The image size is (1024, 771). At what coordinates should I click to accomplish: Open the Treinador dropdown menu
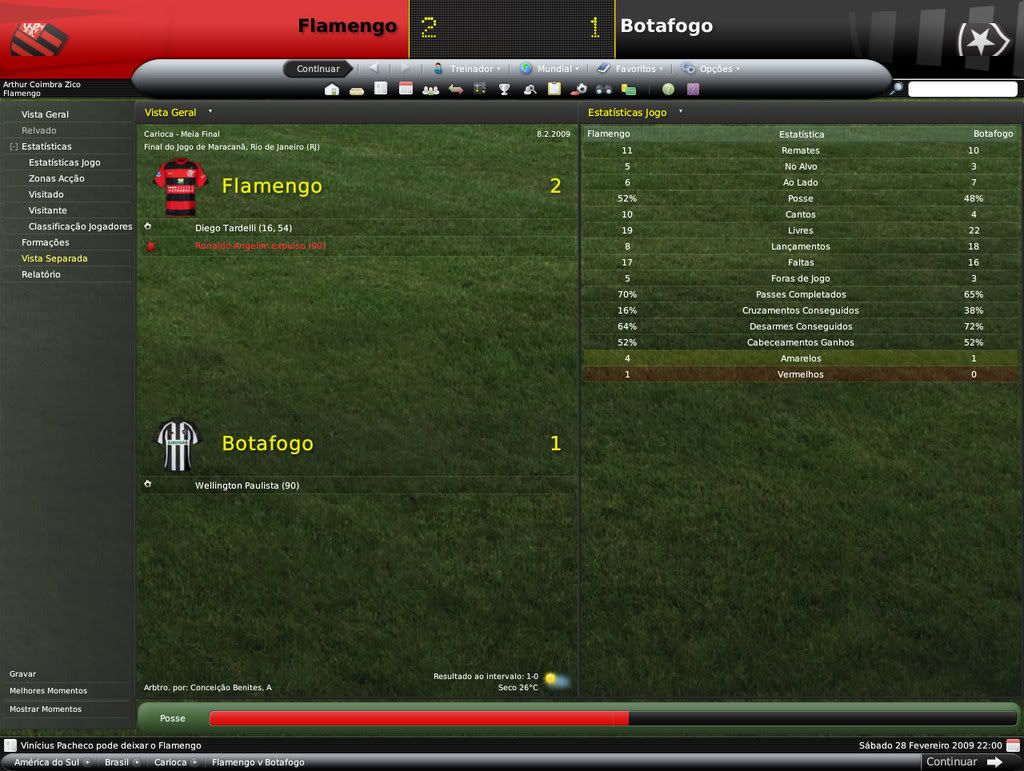pos(467,69)
